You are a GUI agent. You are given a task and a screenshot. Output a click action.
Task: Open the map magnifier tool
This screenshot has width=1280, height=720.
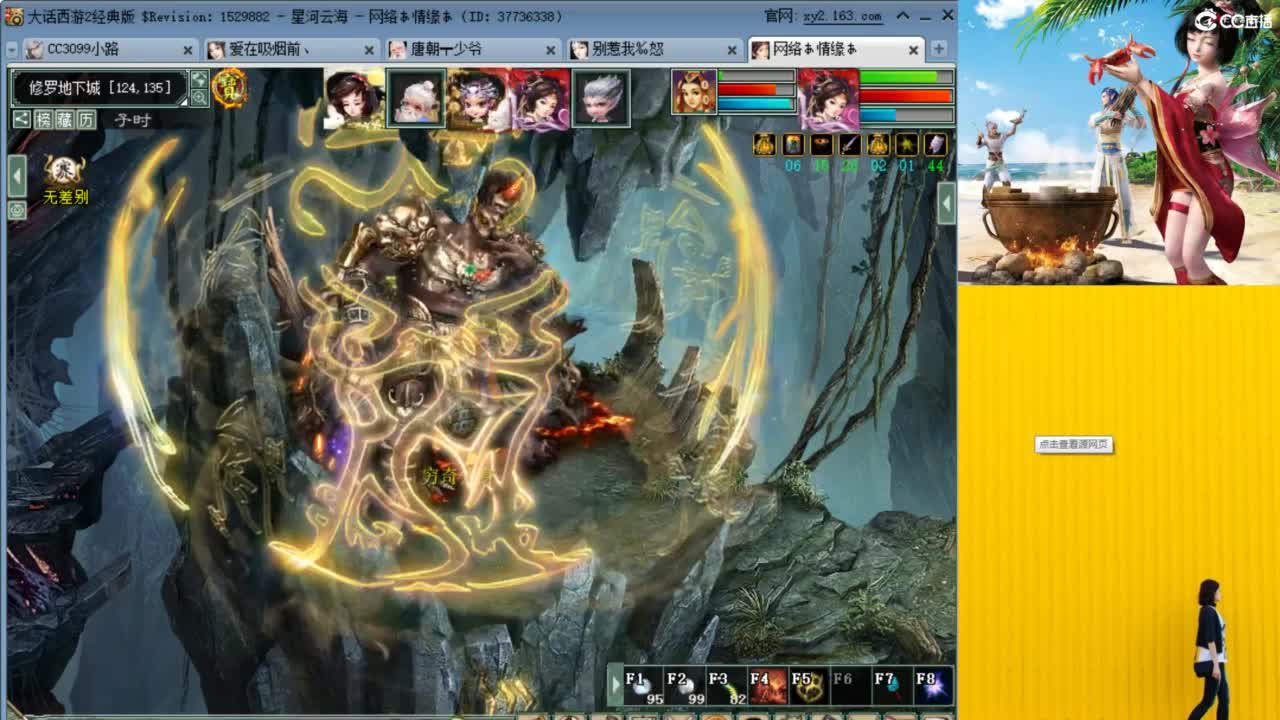coord(201,97)
